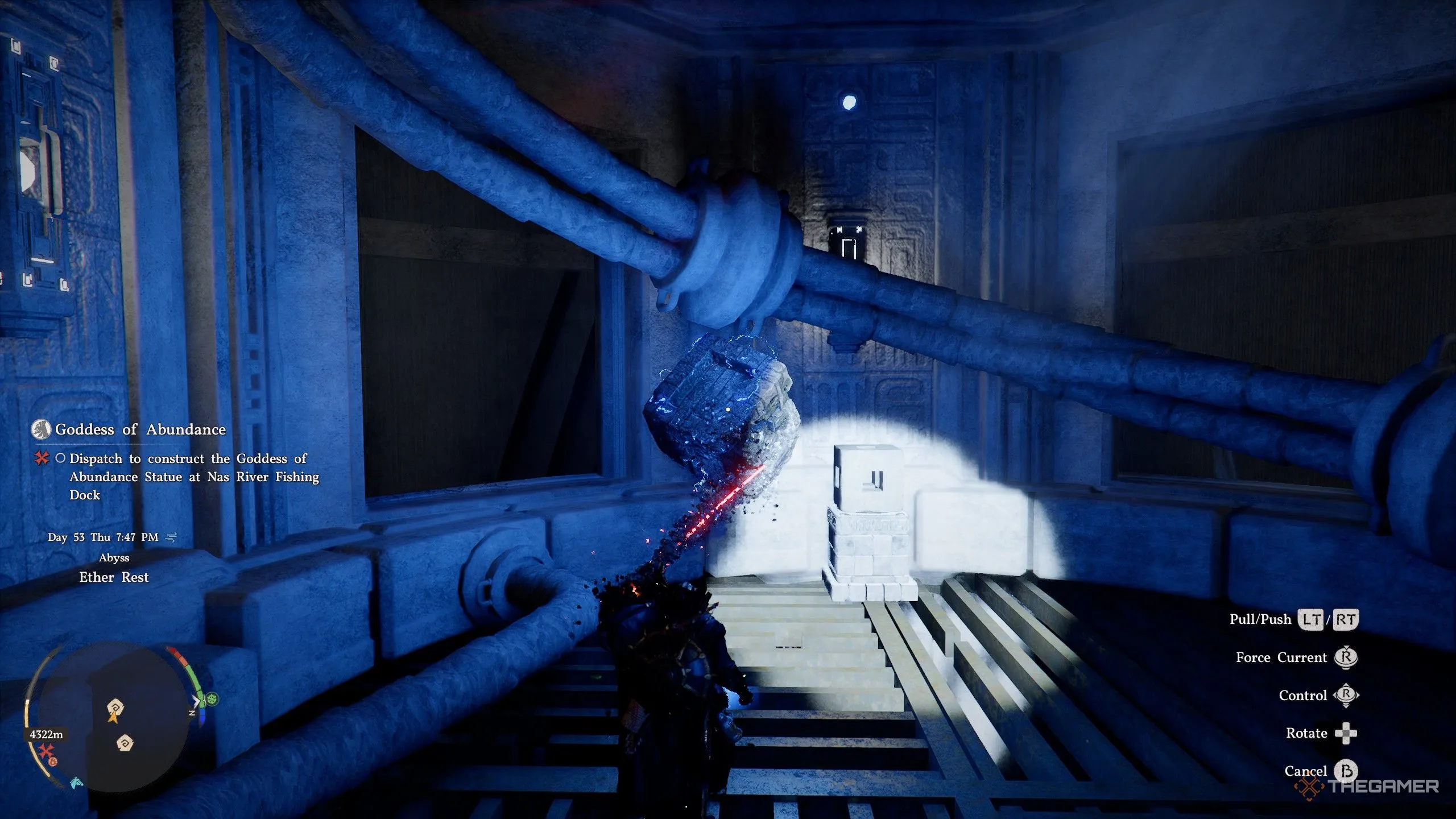The height and width of the screenshot is (819, 1456).
Task: Select the red cross quest marker on minimap rim
Action: [45, 751]
